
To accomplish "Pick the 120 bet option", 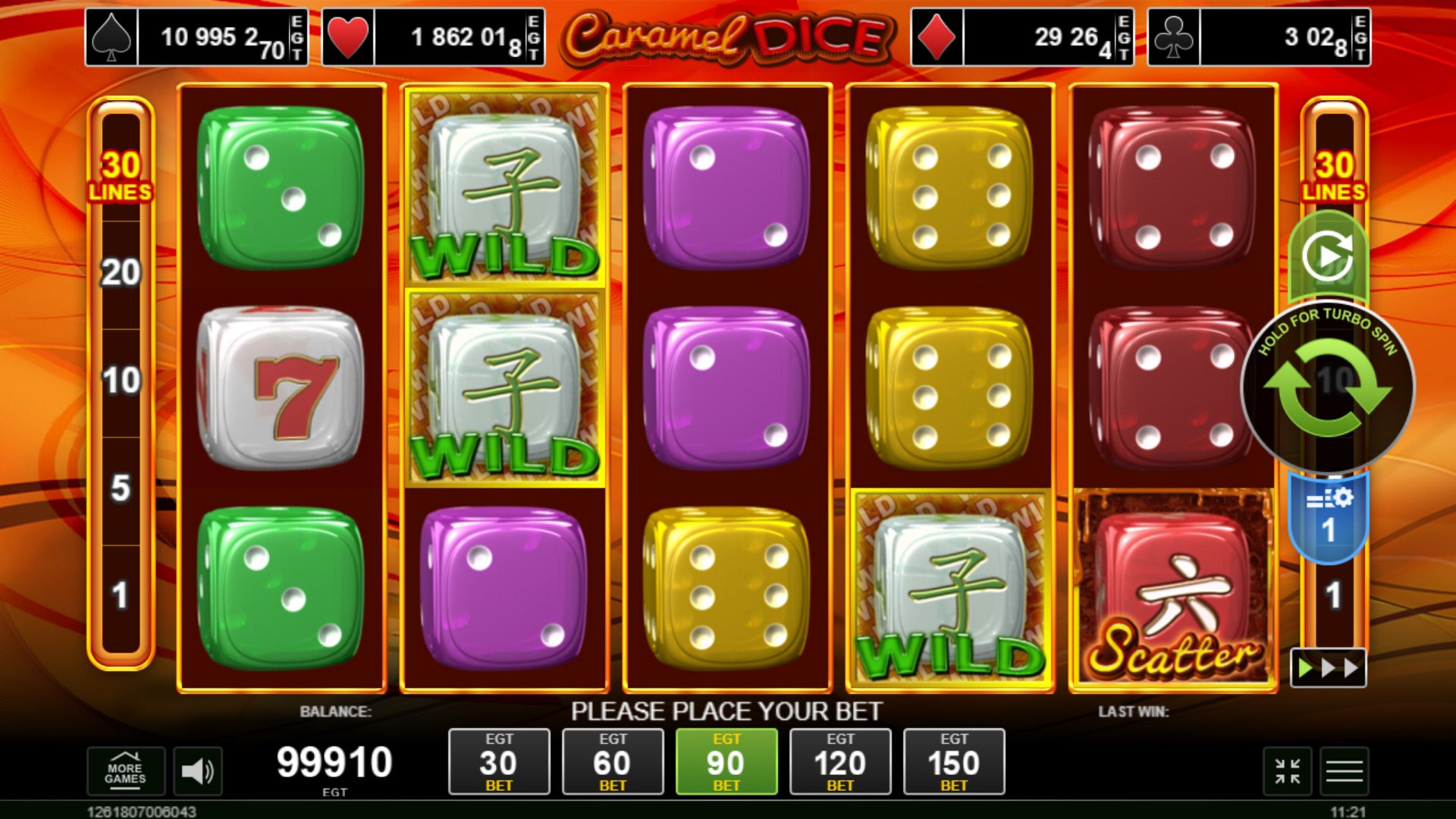I will click(x=839, y=761).
